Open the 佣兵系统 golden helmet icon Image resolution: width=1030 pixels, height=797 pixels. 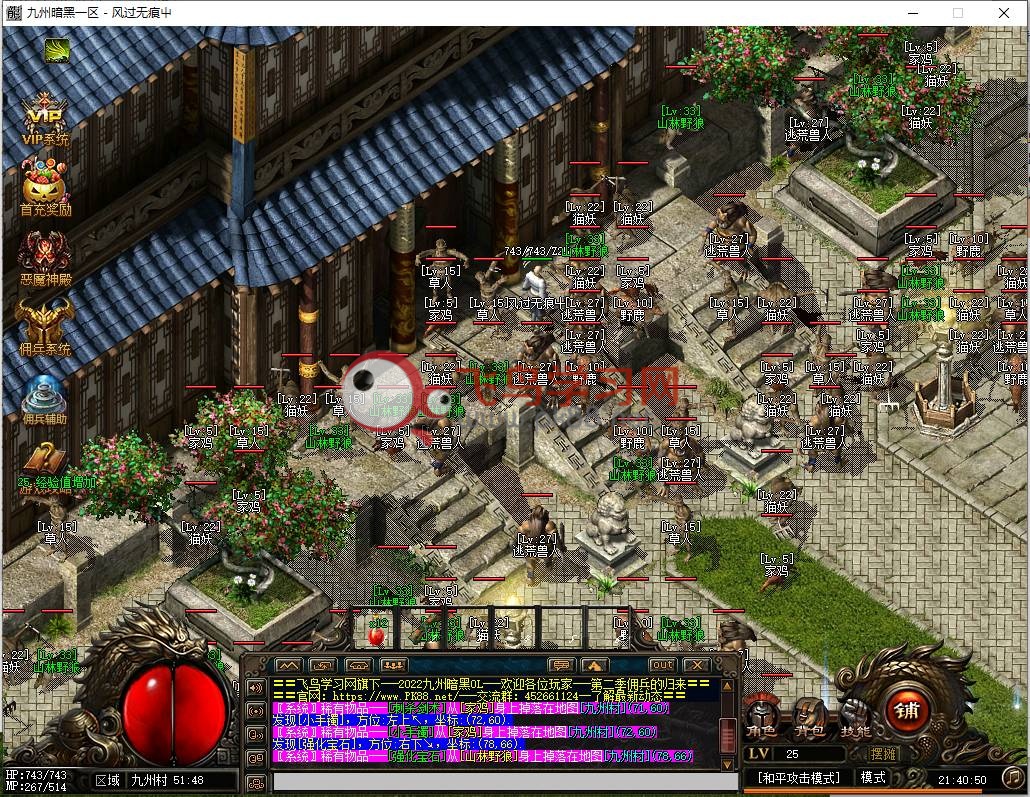tap(44, 325)
